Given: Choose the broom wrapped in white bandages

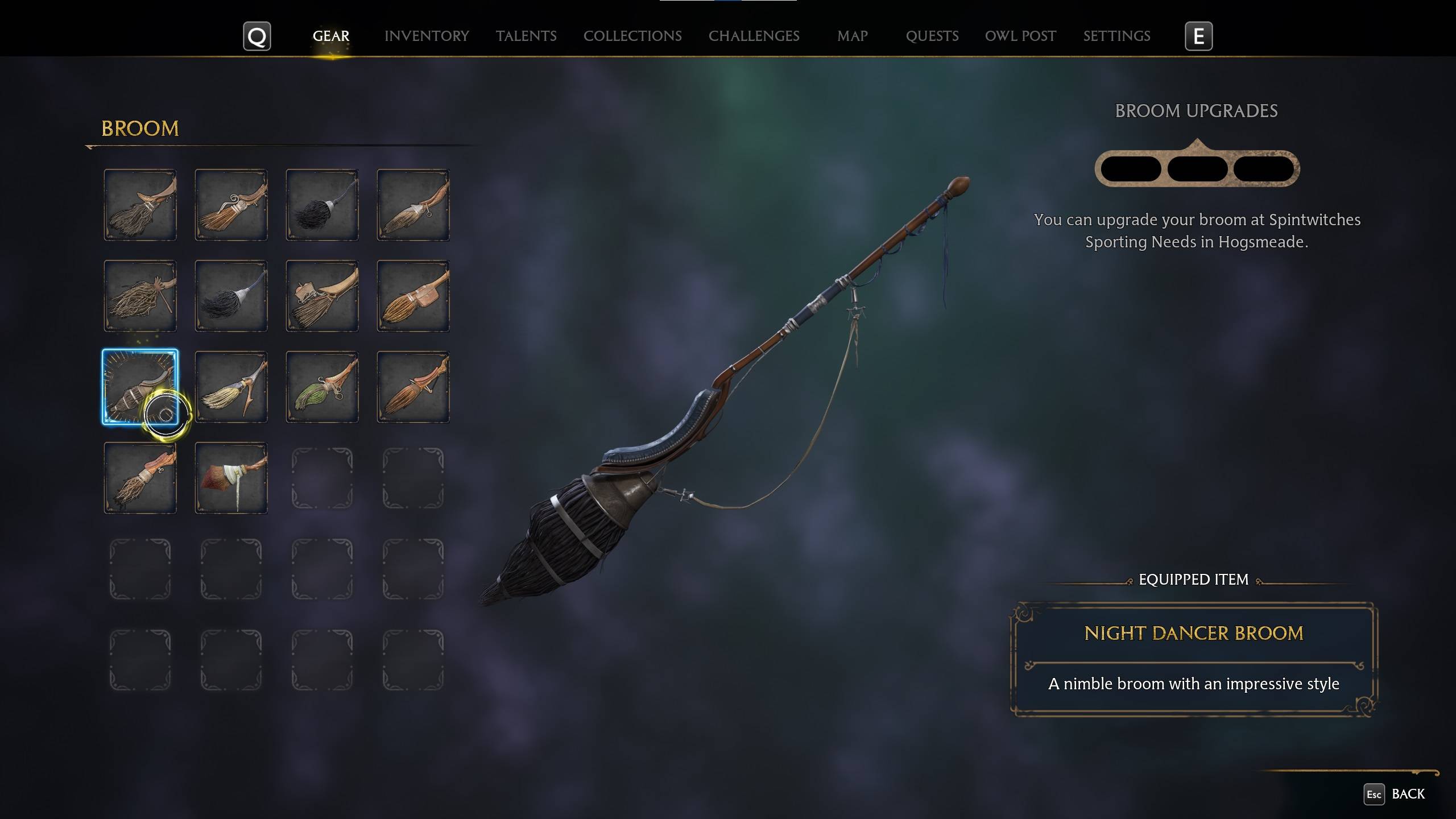Looking at the screenshot, I should (x=231, y=478).
